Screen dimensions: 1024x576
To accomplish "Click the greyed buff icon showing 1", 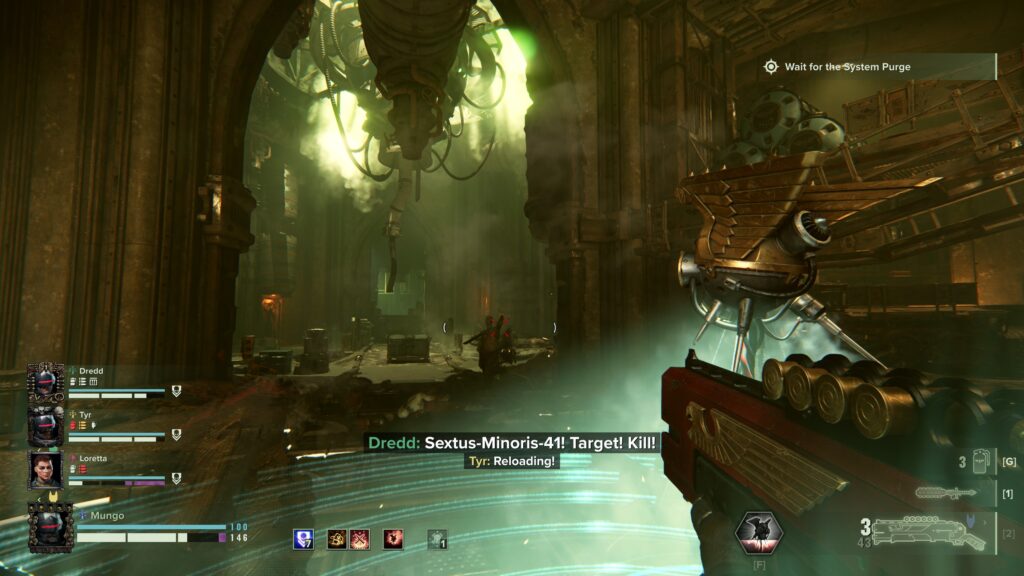I will click(x=437, y=539).
